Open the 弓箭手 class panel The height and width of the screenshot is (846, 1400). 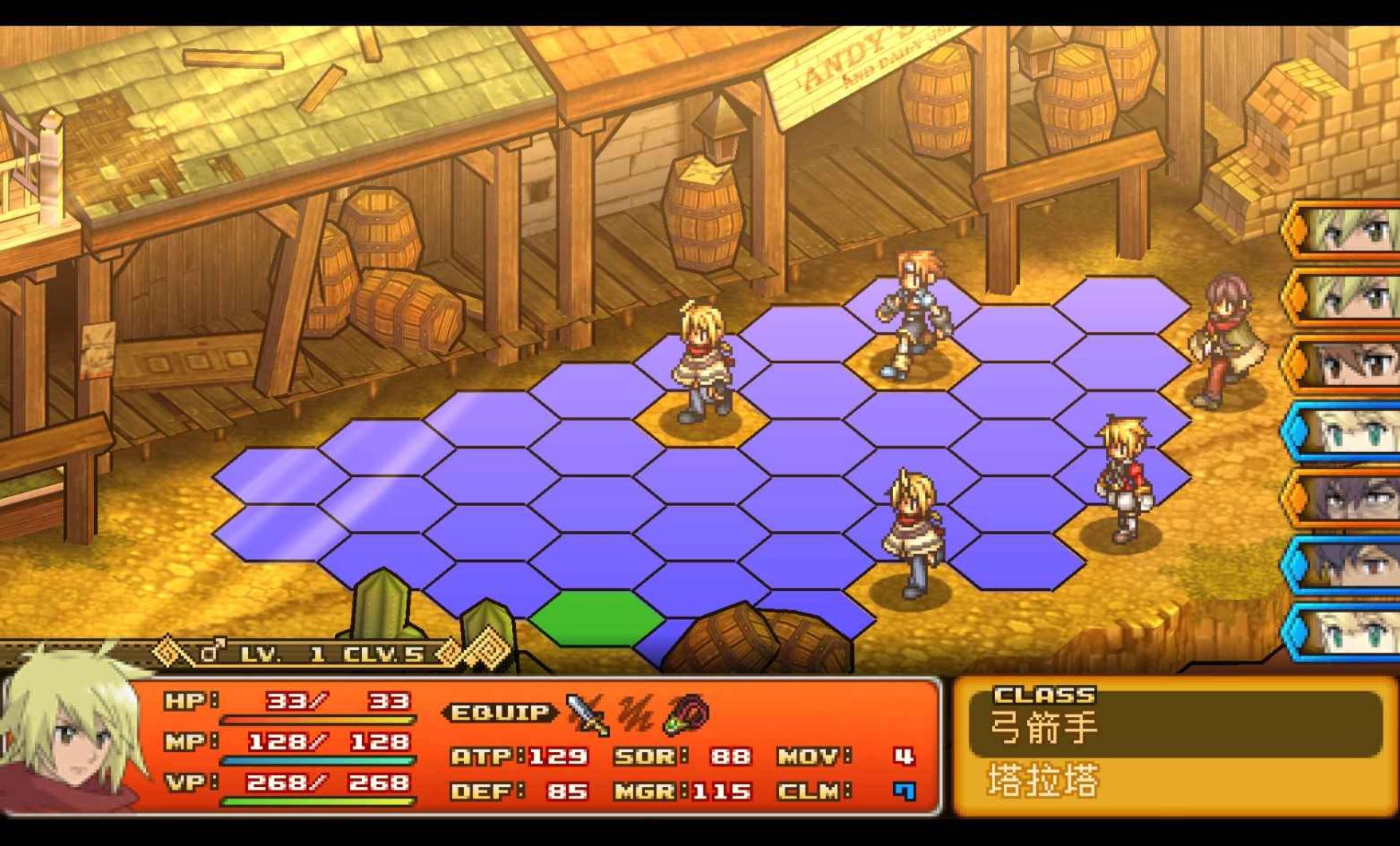pos(1175,725)
